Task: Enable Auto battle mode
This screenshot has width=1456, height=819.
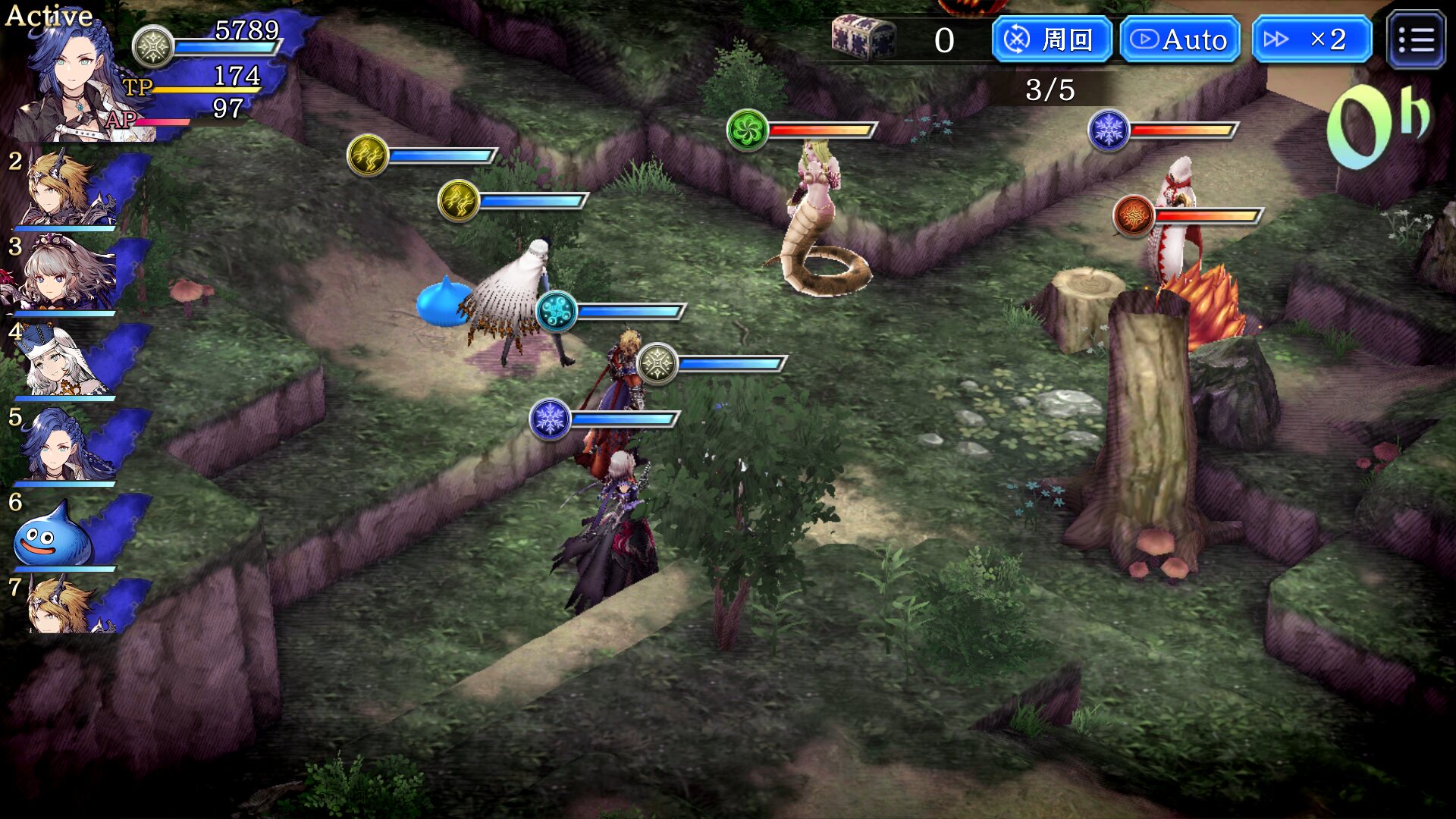Action: point(1180,39)
